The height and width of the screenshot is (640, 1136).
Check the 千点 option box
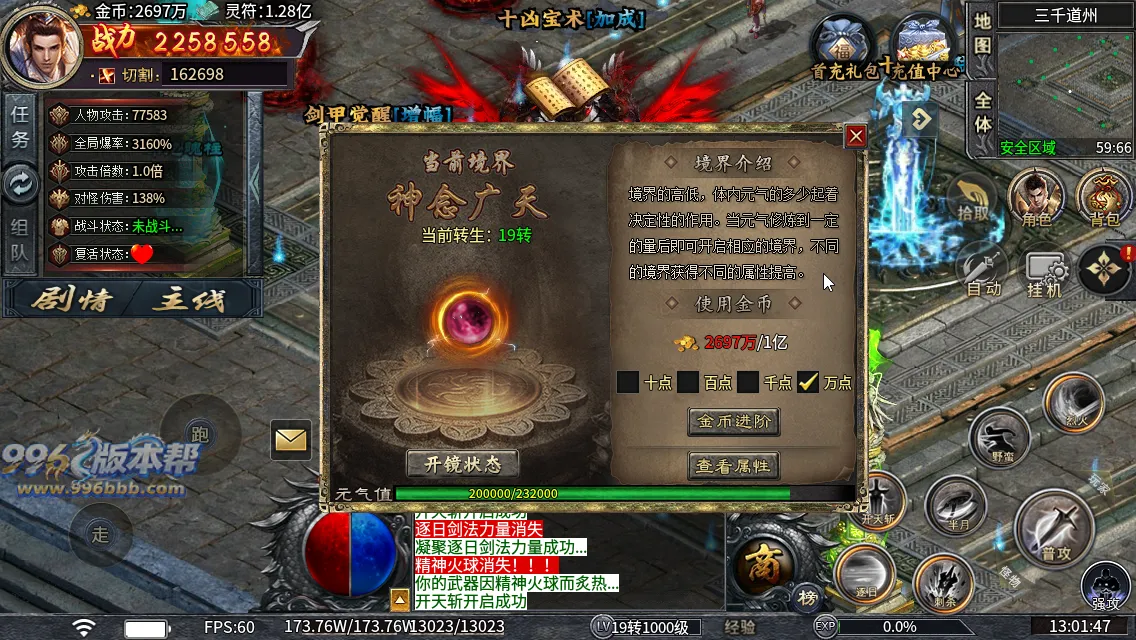click(x=748, y=382)
